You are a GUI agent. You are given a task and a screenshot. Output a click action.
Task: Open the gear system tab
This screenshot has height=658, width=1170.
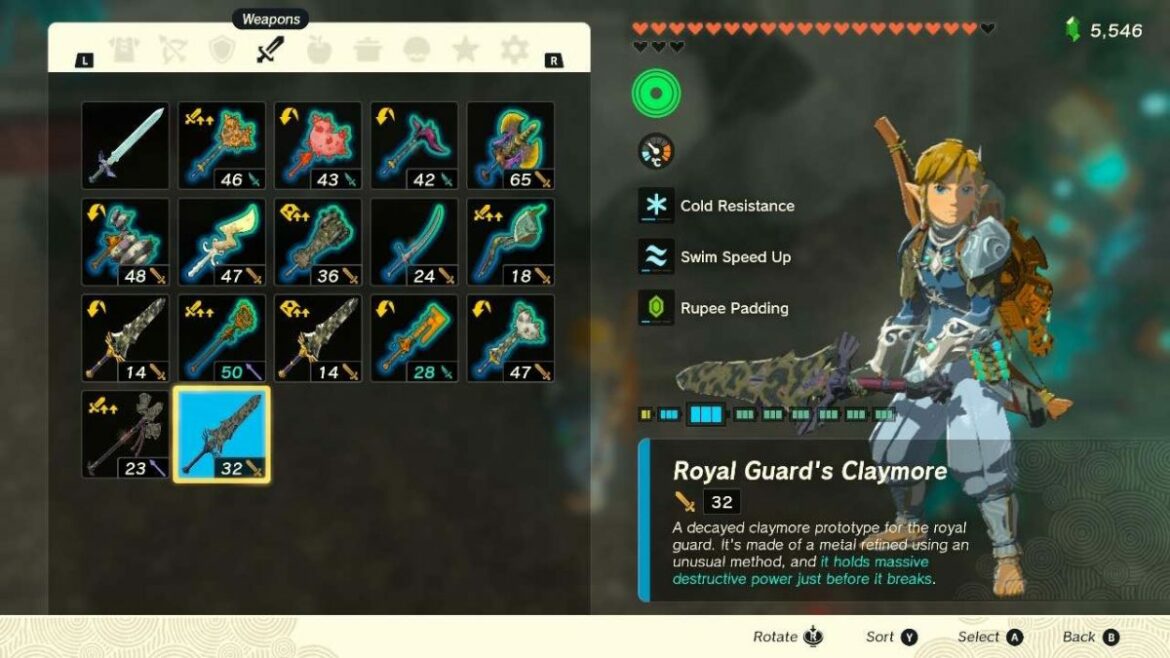(515, 50)
